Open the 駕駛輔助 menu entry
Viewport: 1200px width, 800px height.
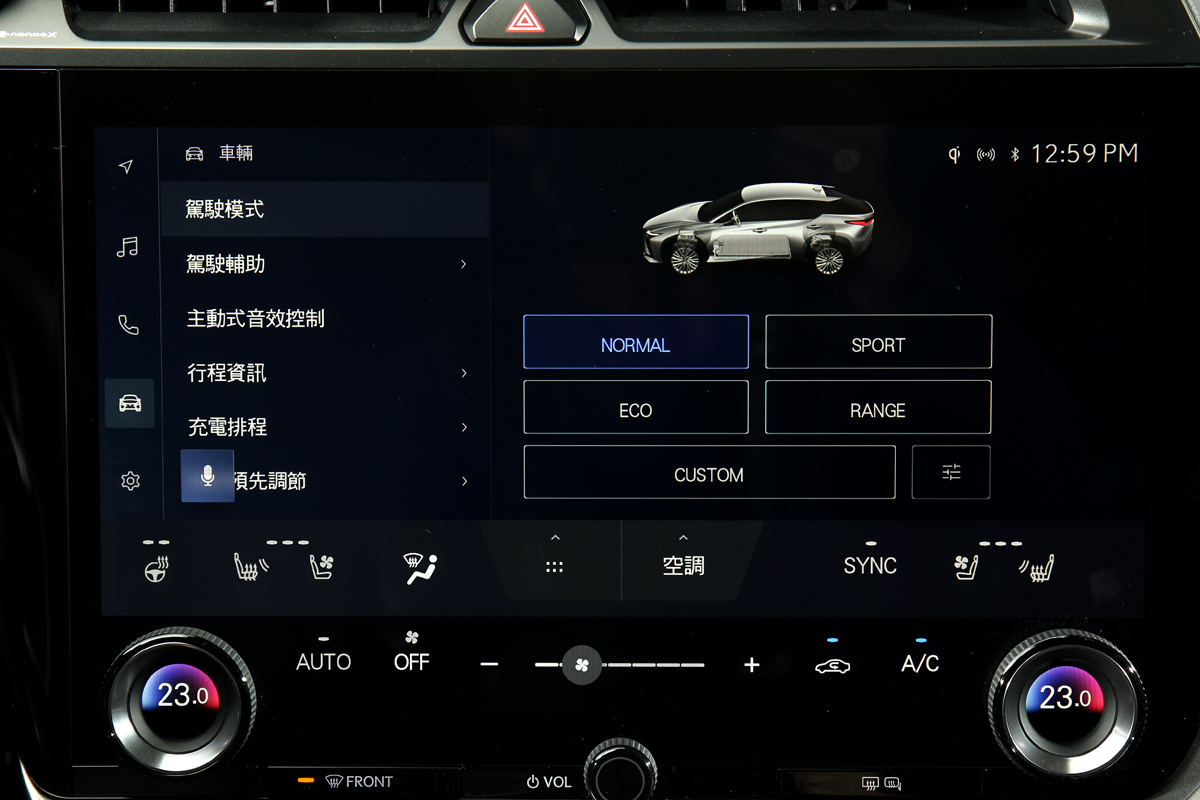tap(325, 264)
